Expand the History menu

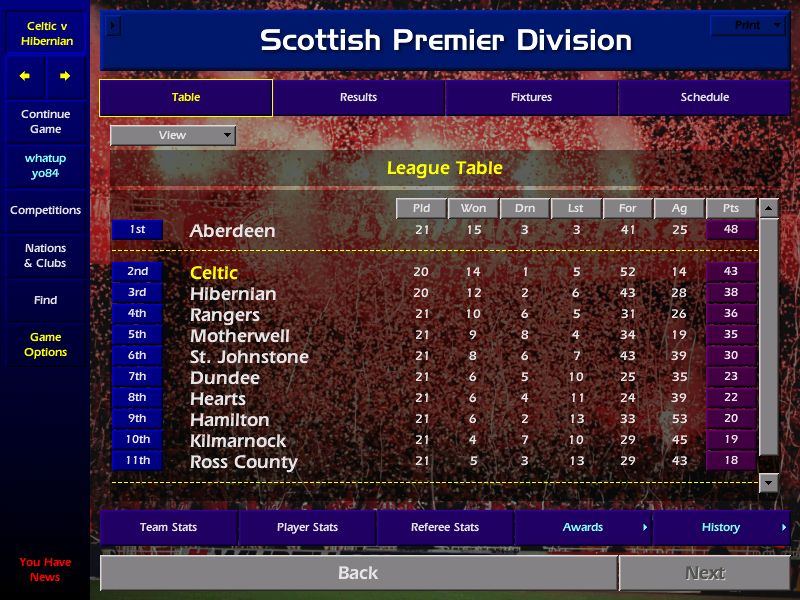tap(721, 527)
